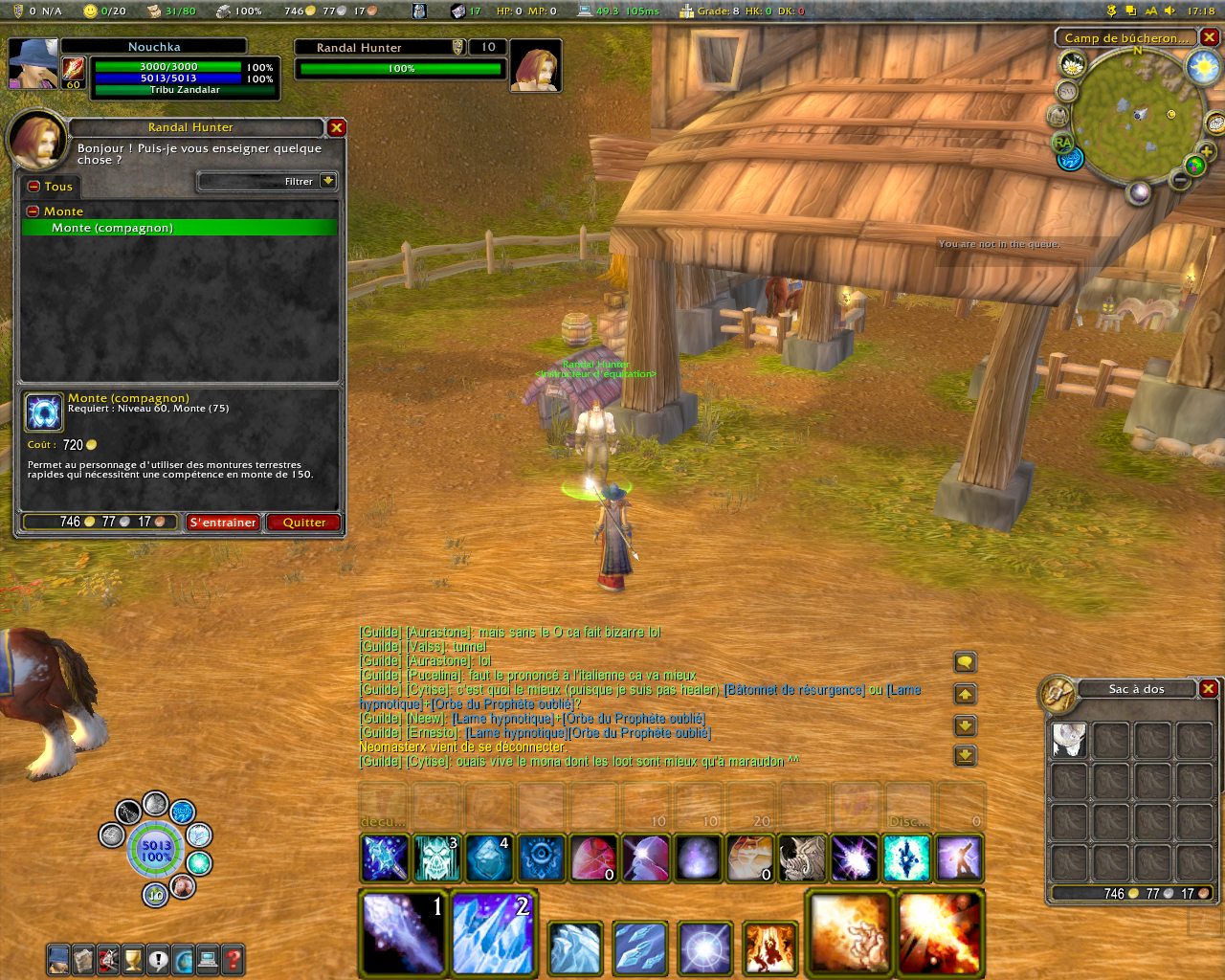Cast the Frostbolt spell in slot 1
This screenshot has height=980, width=1225.
[x=403, y=931]
